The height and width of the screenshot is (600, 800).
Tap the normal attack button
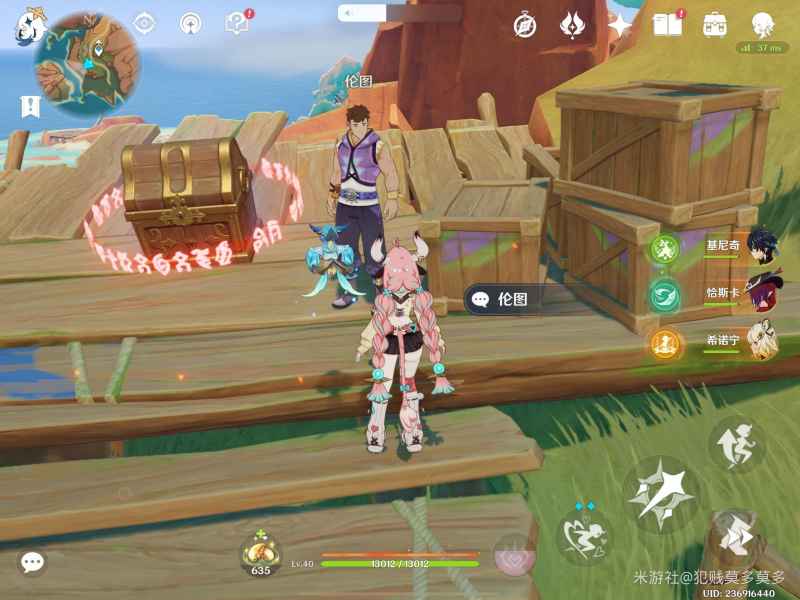[x=661, y=492]
